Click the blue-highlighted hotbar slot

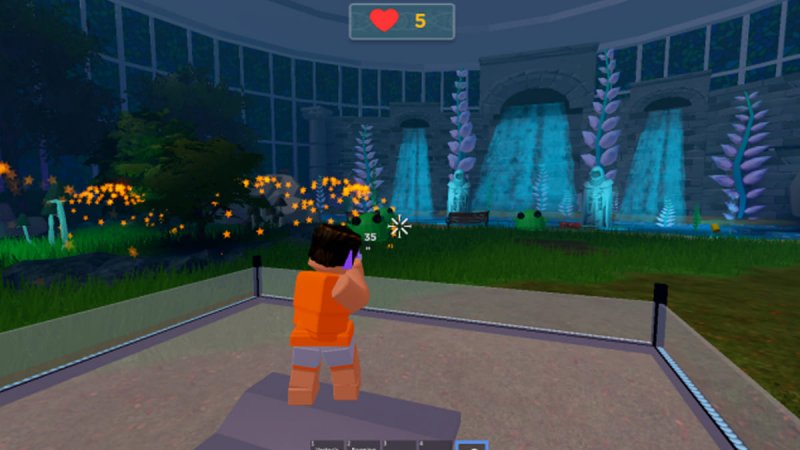tap(471, 444)
